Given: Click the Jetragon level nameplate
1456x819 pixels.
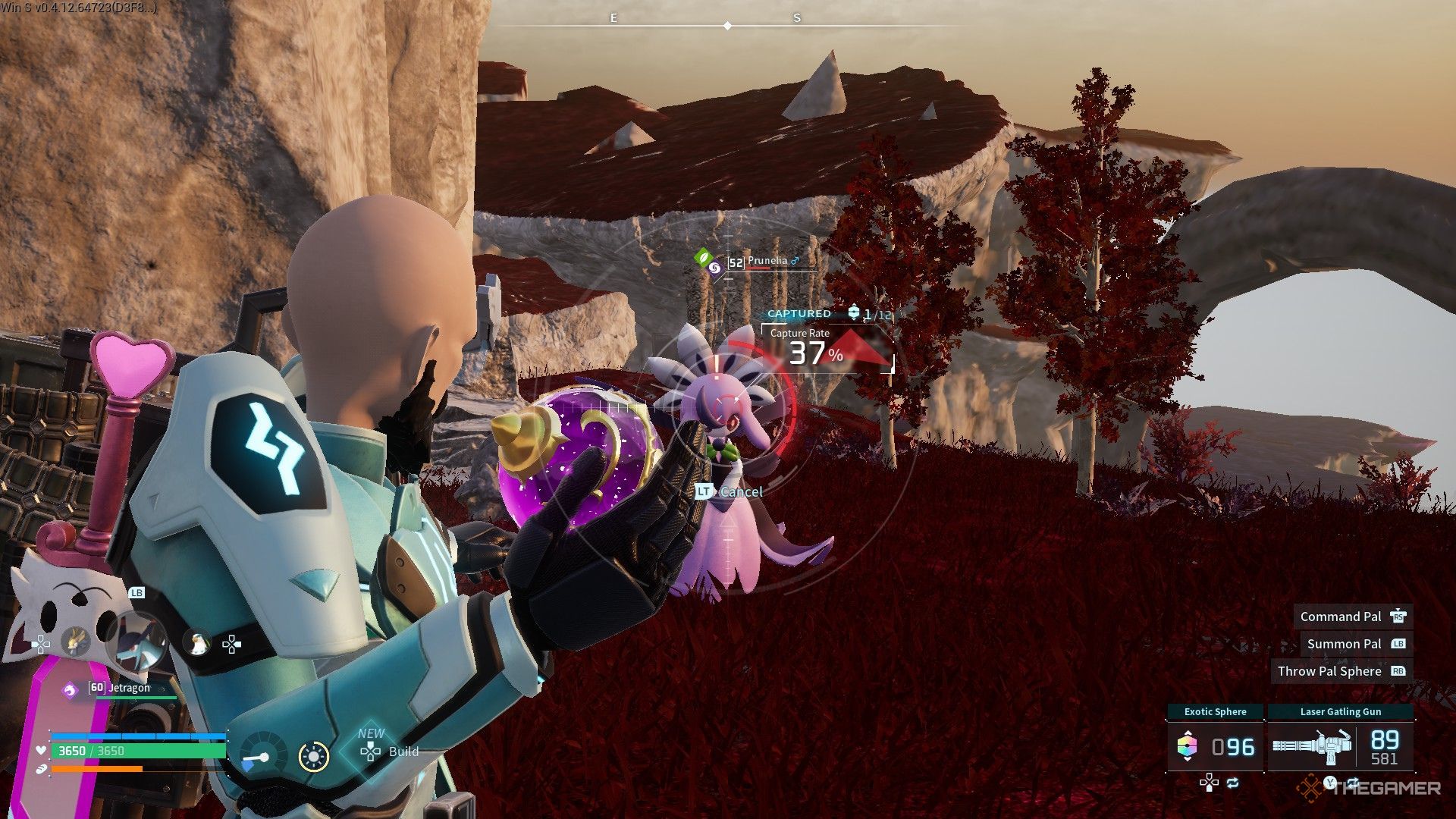Looking at the screenshot, I should [x=120, y=688].
